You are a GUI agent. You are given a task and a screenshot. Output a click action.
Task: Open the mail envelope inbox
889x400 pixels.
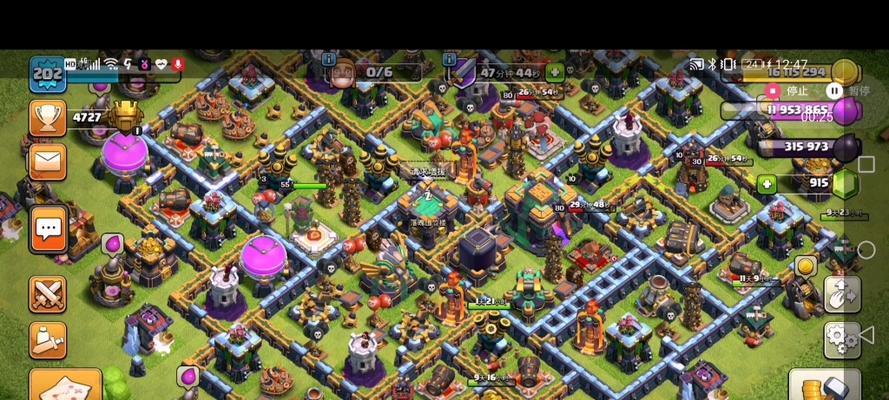click(47, 161)
